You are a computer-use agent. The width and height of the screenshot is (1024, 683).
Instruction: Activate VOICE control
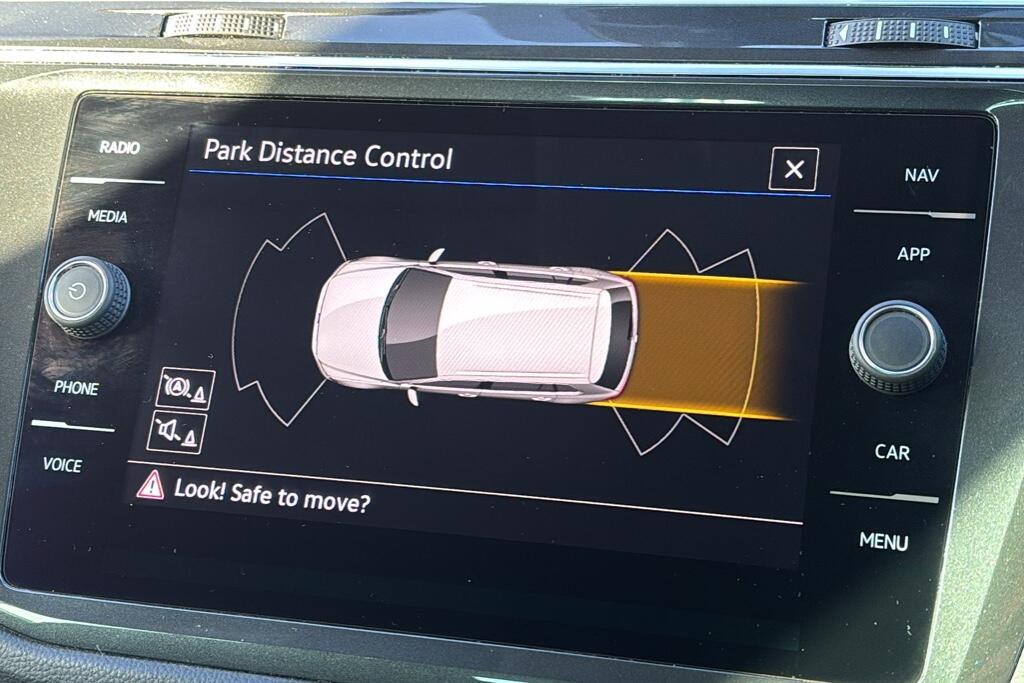click(x=62, y=465)
